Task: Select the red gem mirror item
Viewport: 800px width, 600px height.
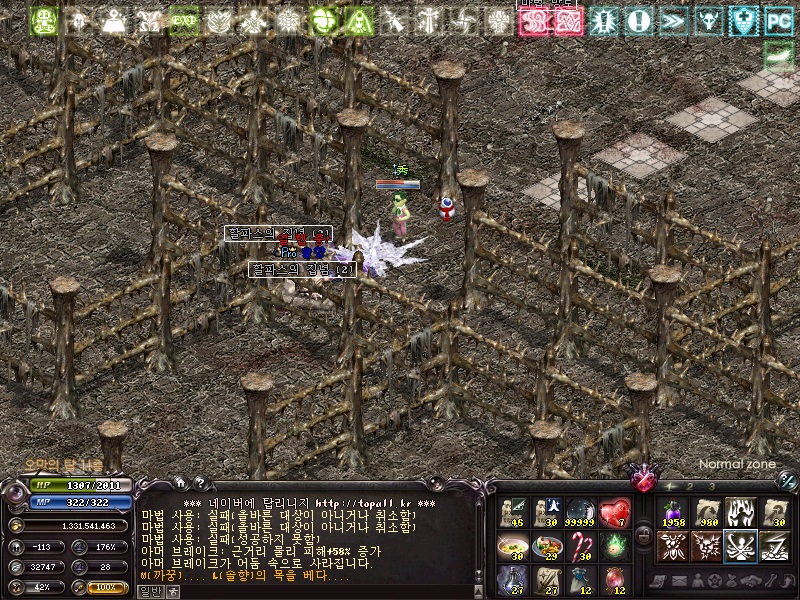Action: 615,580
